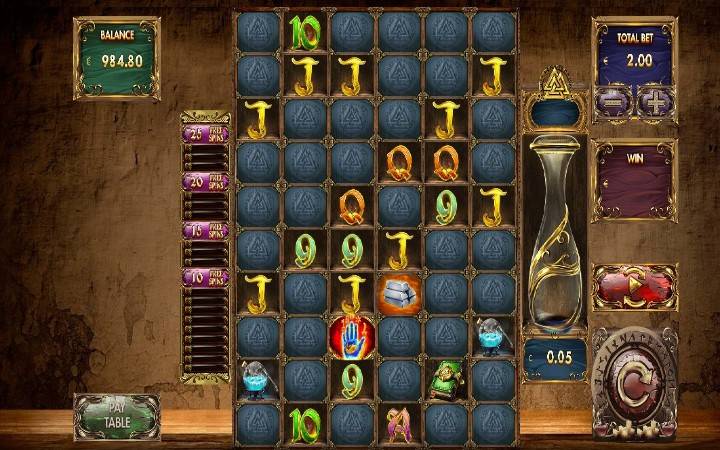The height and width of the screenshot is (450, 720).
Task: Open the Pay Table
Action: (116, 416)
